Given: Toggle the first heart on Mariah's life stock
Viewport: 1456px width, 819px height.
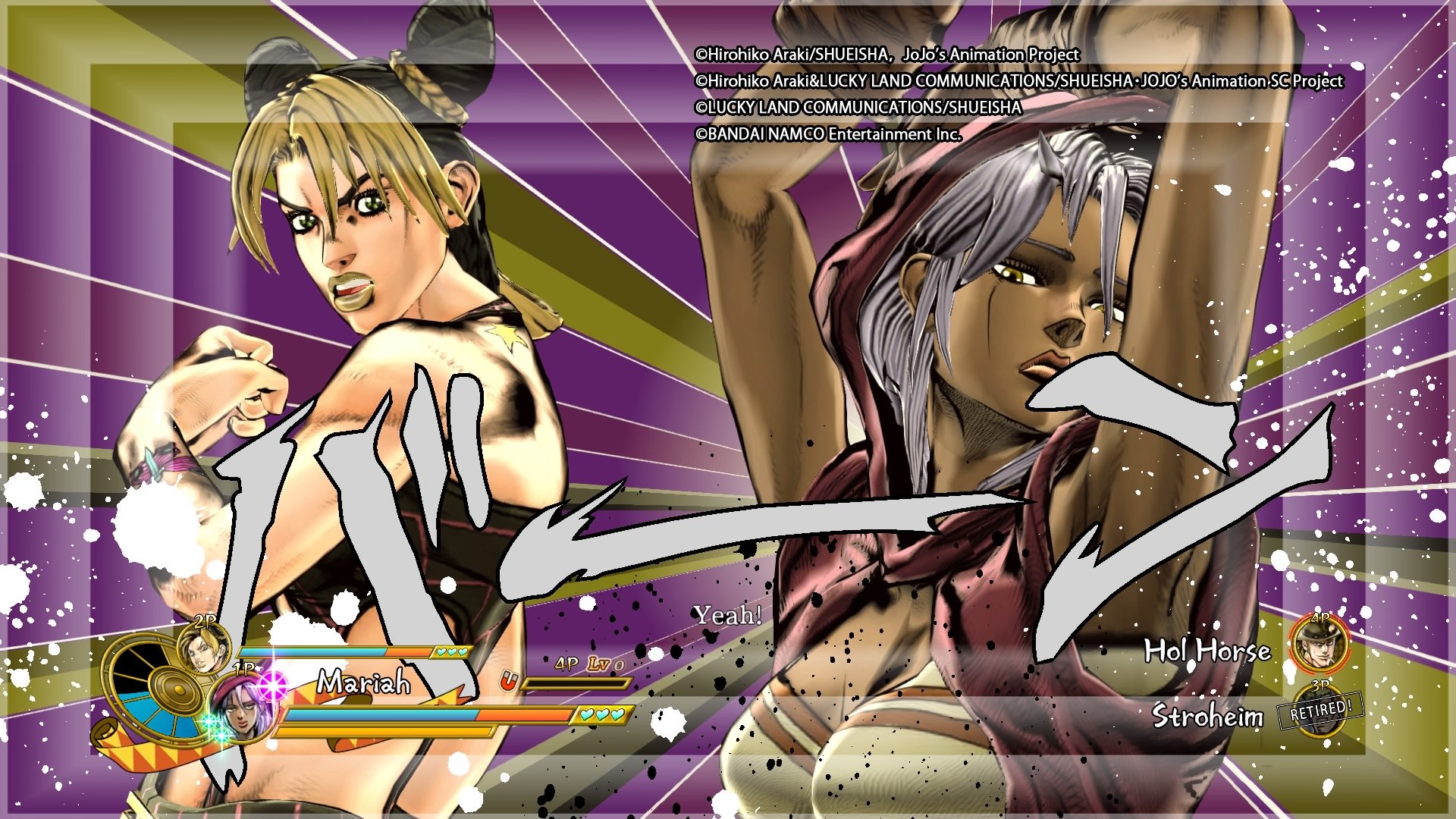Looking at the screenshot, I should pyautogui.click(x=588, y=716).
